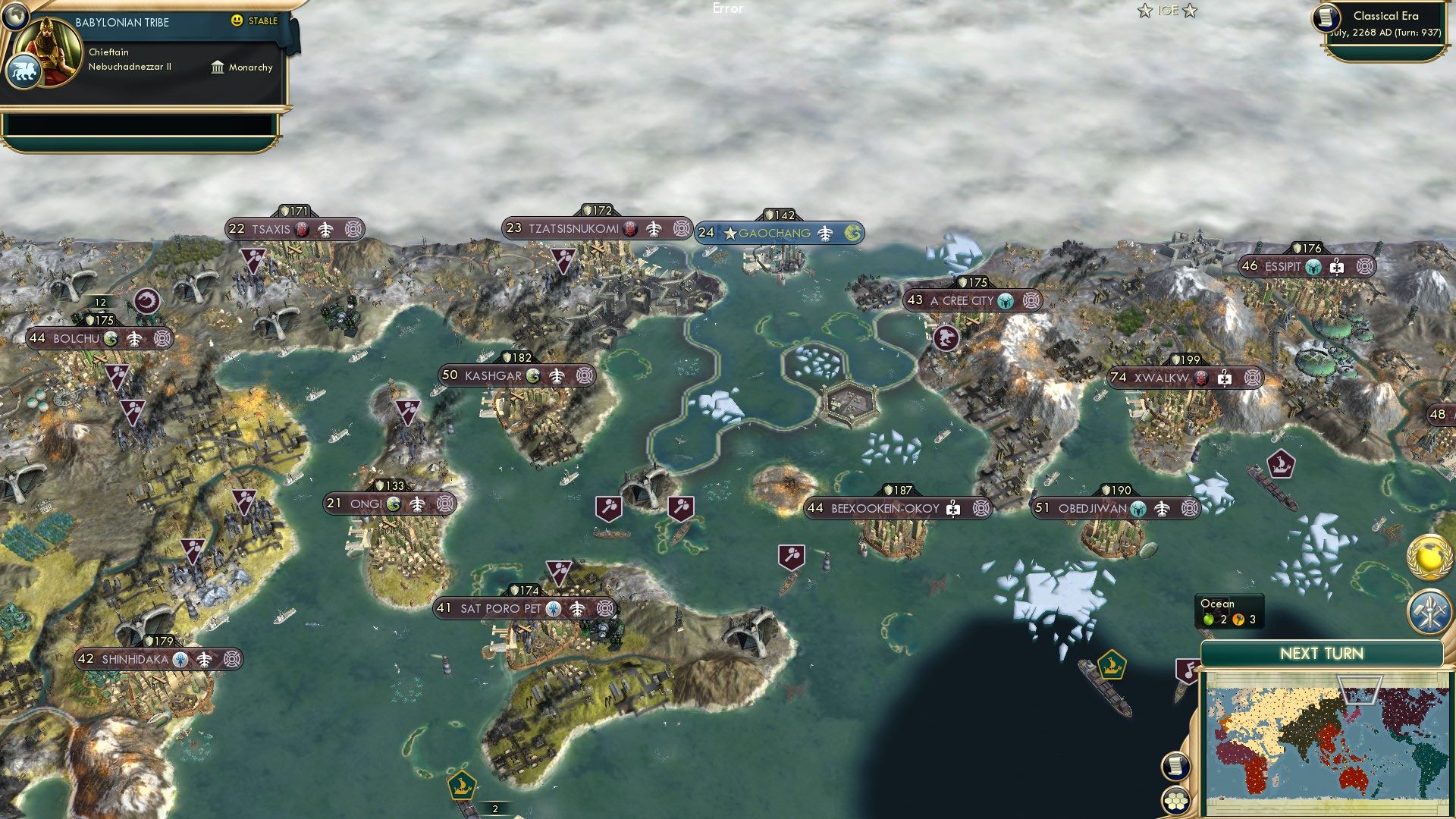Open the notification log scroll icon
Image resolution: width=1456 pixels, height=819 pixels.
(1175, 767)
